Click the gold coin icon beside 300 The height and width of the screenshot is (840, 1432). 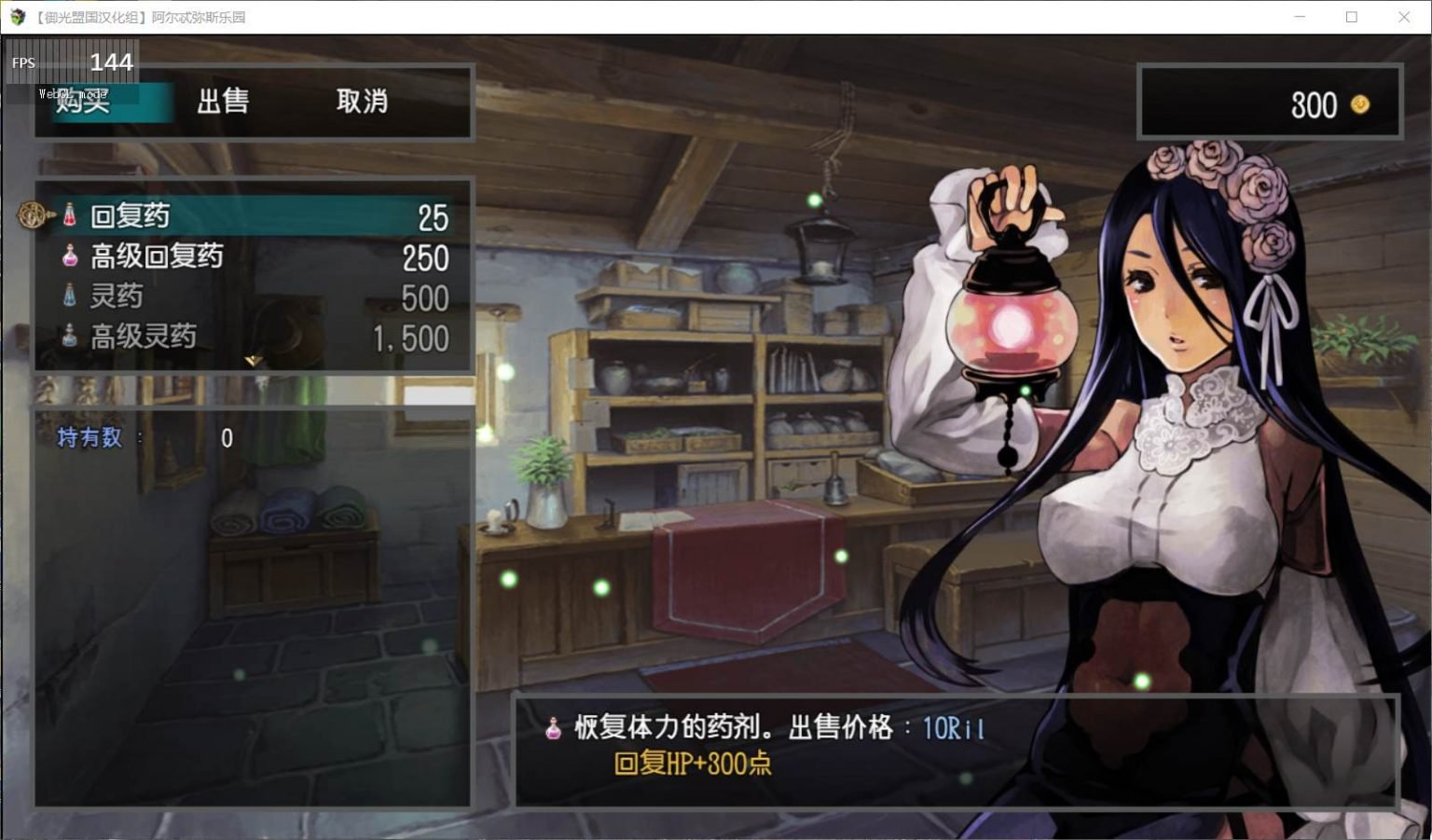1360,105
